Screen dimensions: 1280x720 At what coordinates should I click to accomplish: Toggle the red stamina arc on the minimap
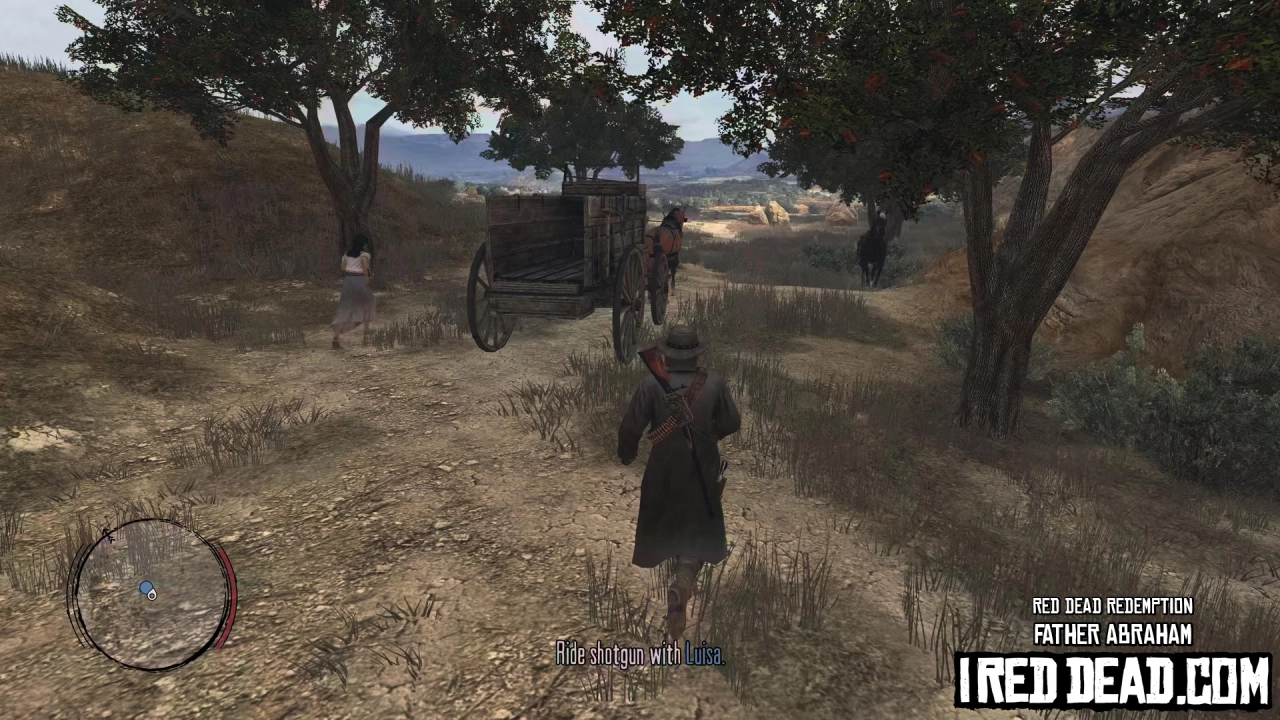pyautogui.click(x=230, y=595)
